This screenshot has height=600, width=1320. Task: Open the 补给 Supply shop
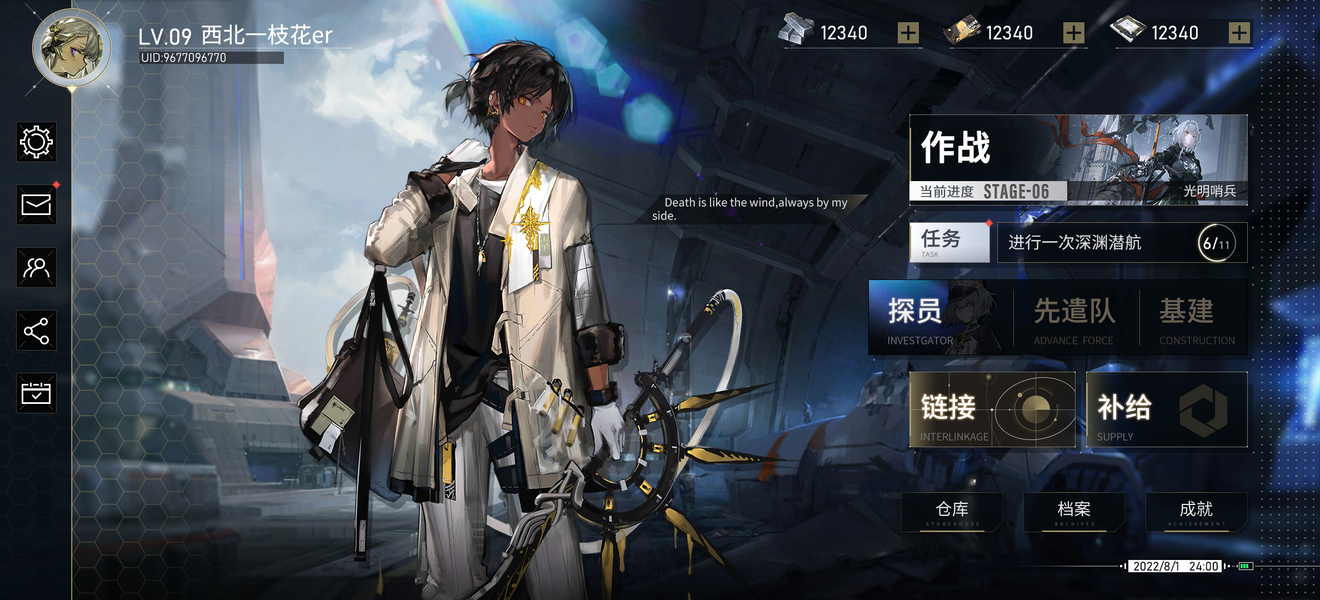[x=1166, y=409]
